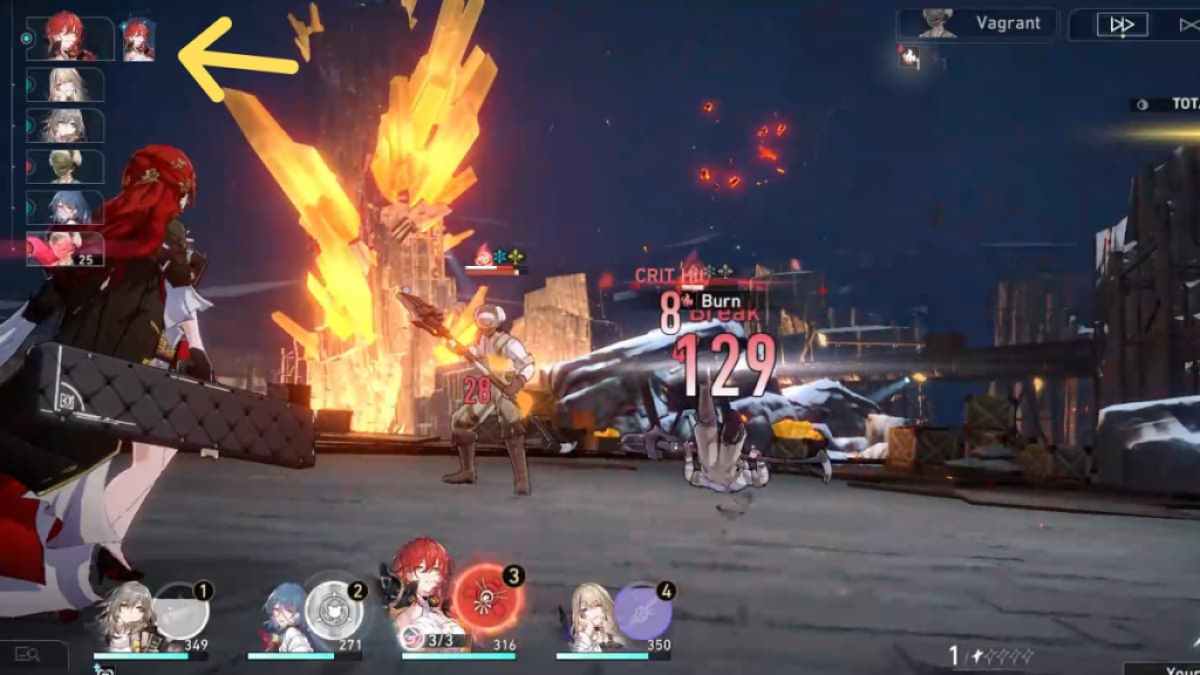1200x675 pixels.
Task: Activate the blonde character's purple ultimate numbered 4
Action: pyautogui.click(x=642, y=610)
